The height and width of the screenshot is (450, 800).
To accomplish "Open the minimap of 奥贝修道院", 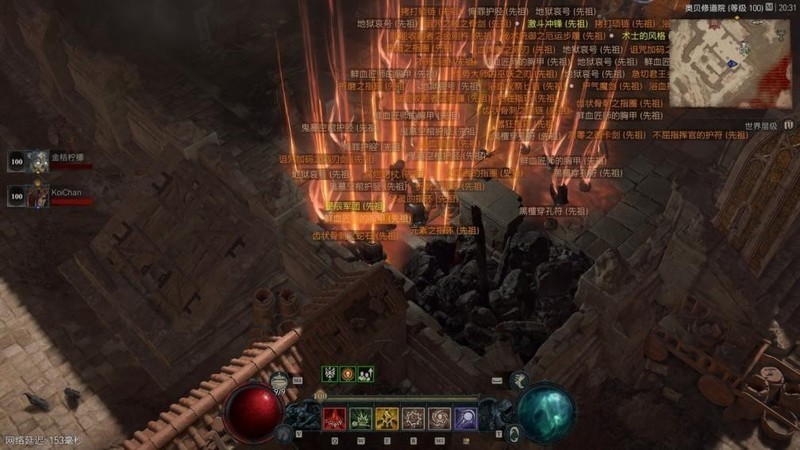I will tap(729, 61).
